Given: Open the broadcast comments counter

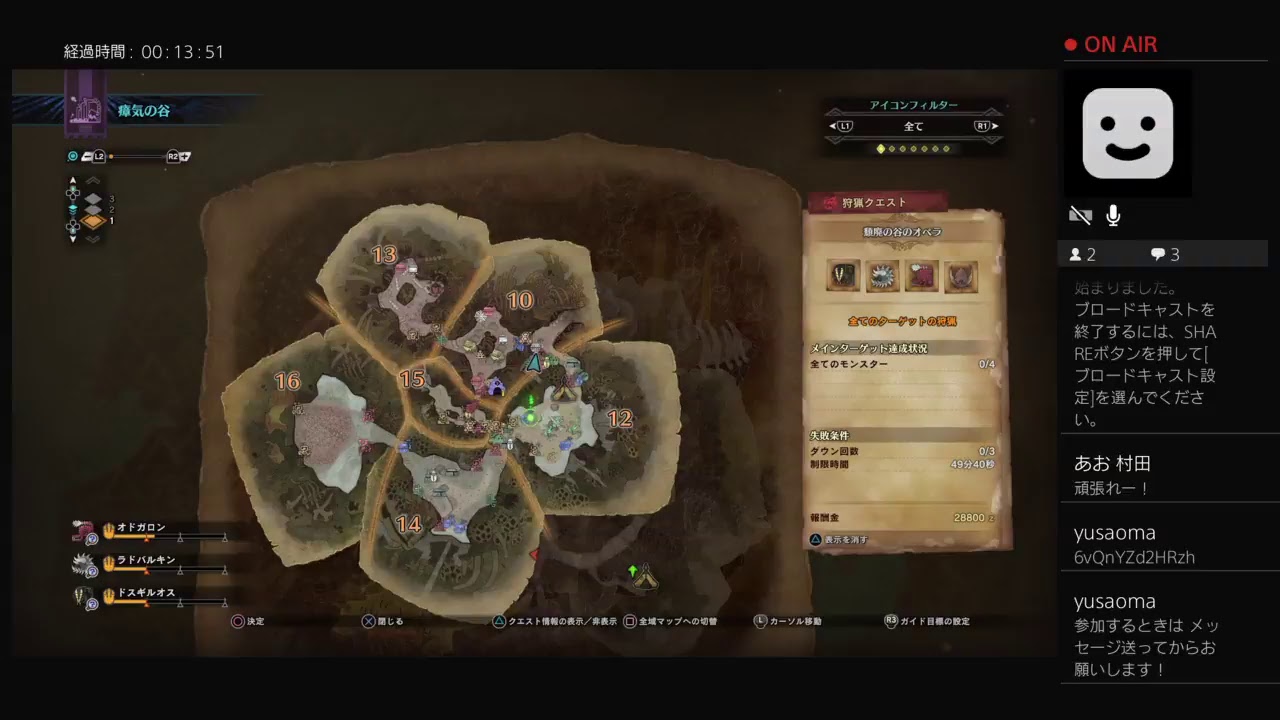Looking at the screenshot, I should click(1165, 255).
